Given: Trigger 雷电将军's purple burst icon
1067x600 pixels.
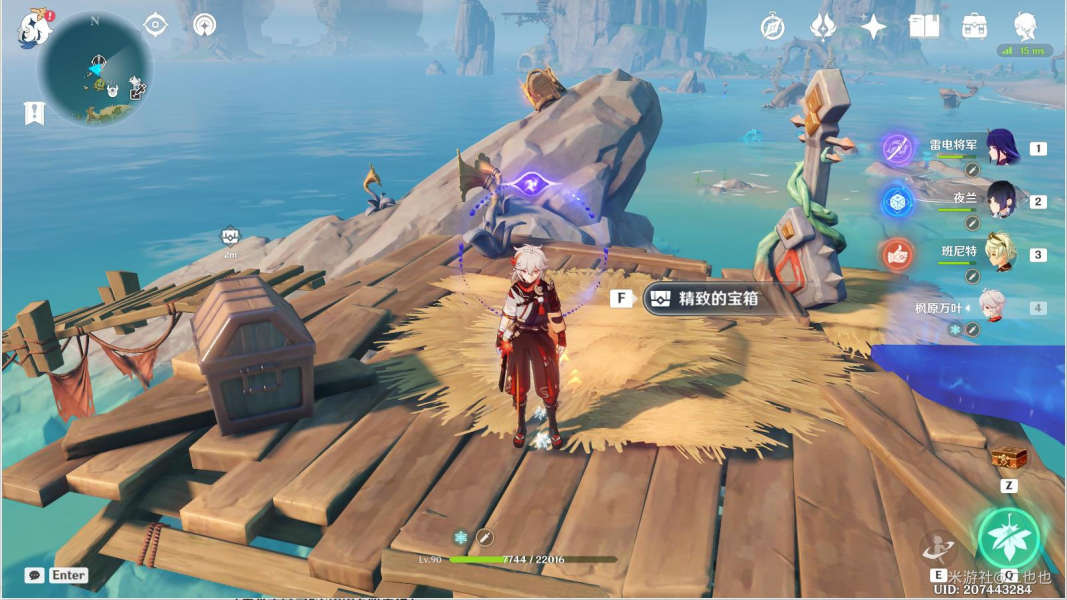Looking at the screenshot, I should point(898,149).
